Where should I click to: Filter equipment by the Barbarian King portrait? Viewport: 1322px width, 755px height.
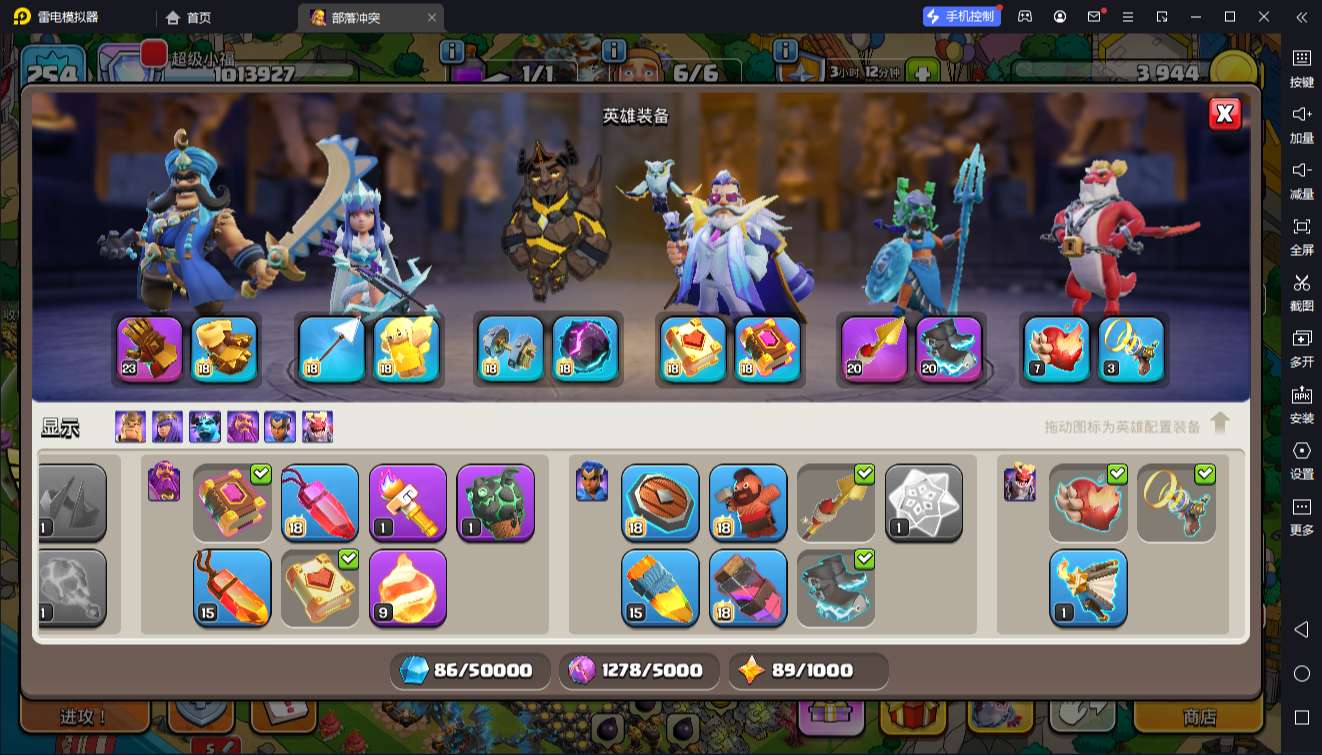pos(130,427)
